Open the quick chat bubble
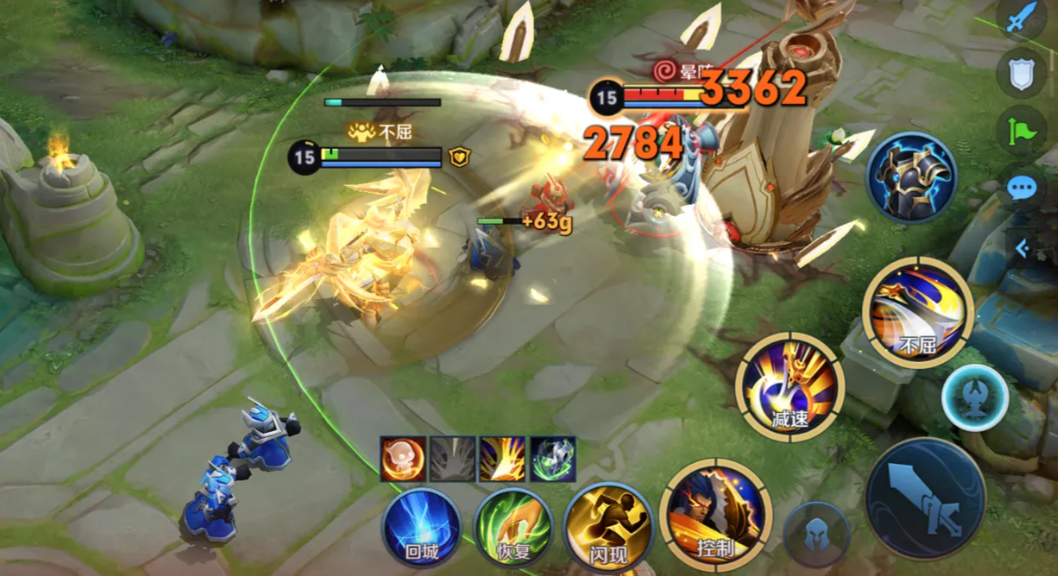Screen dimensions: 1058x576 1021,187
